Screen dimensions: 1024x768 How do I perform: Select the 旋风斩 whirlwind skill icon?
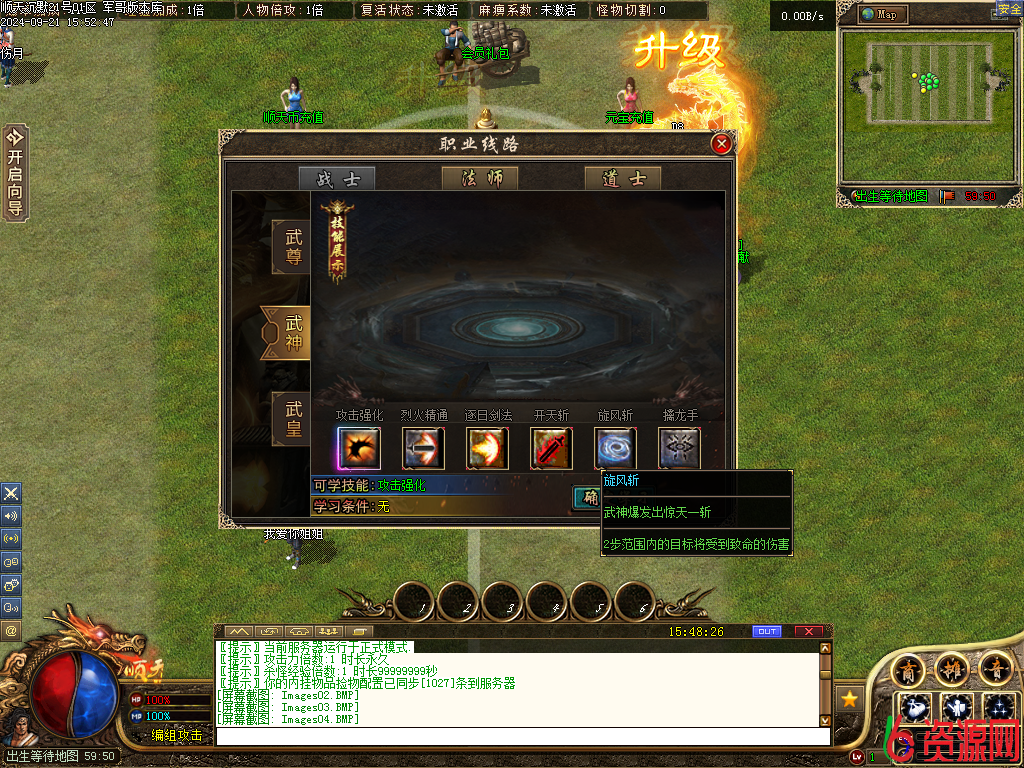pyautogui.click(x=615, y=448)
